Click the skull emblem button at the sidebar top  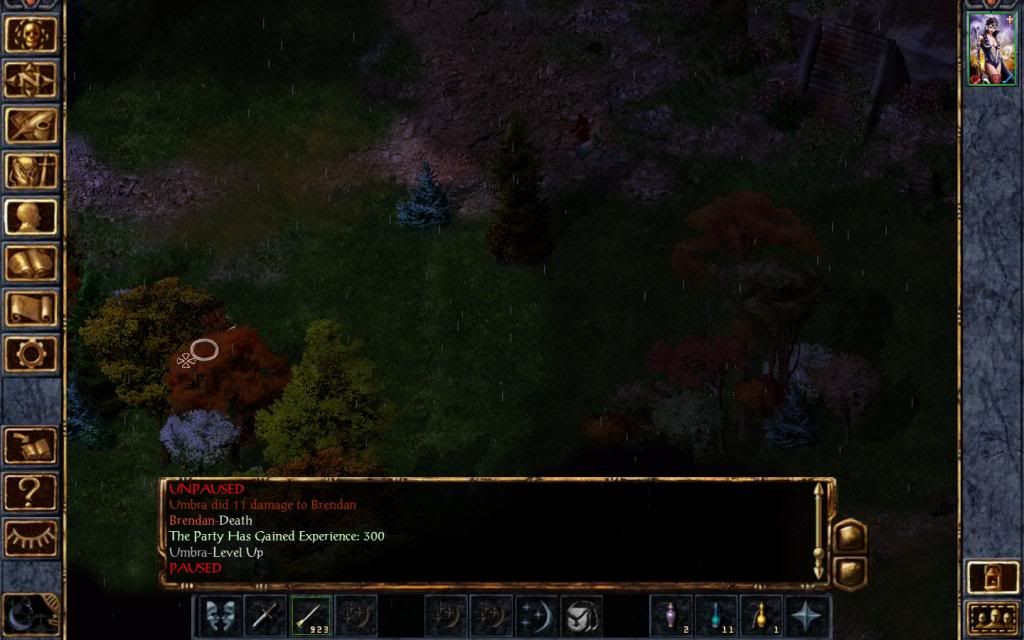coord(31,34)
